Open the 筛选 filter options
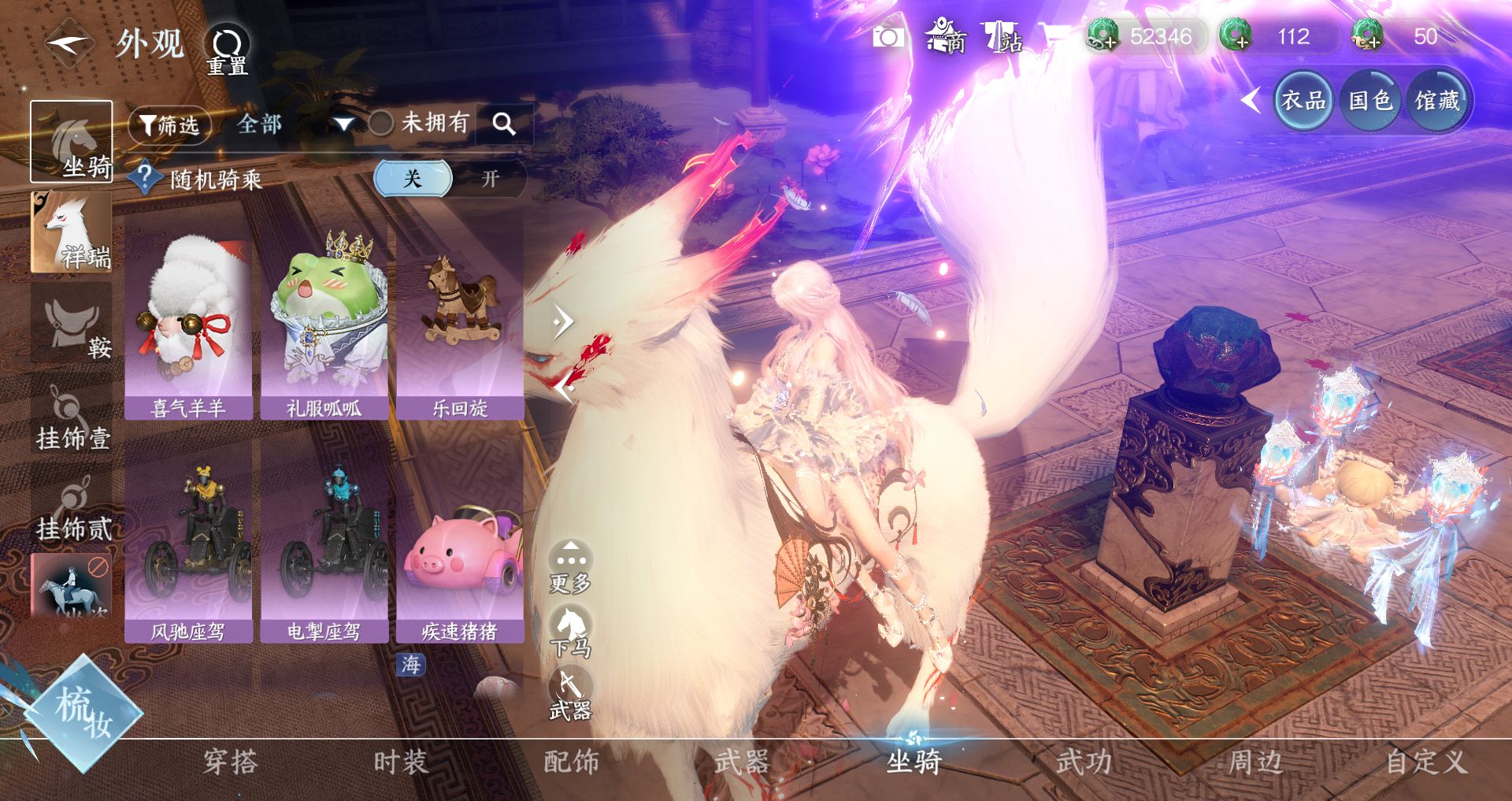Screen dimensions: 1512x801 click(169, 124)
